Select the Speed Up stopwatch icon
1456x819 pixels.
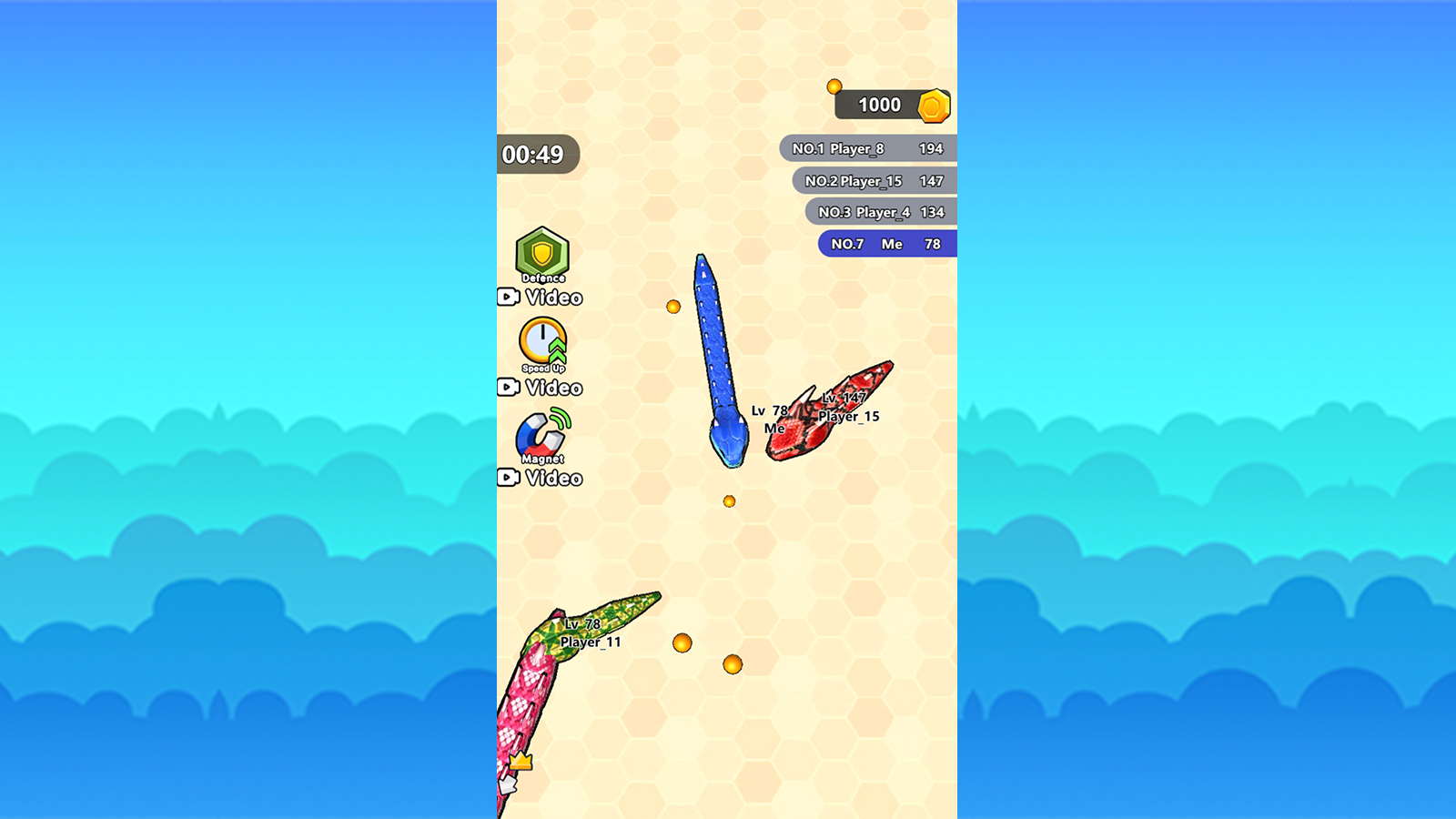(x=541, y=344)
